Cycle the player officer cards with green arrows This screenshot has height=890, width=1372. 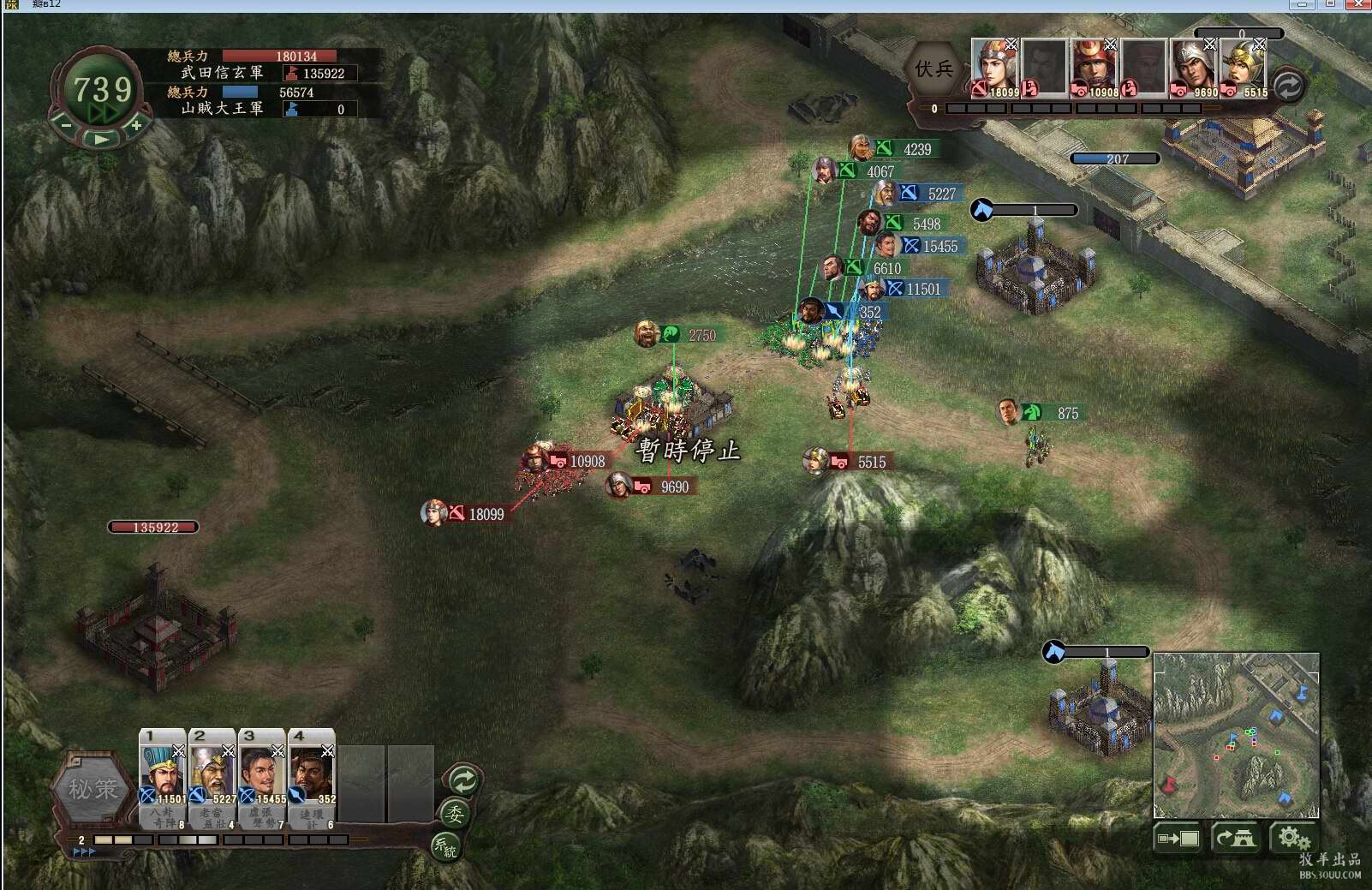click(463, 780)
